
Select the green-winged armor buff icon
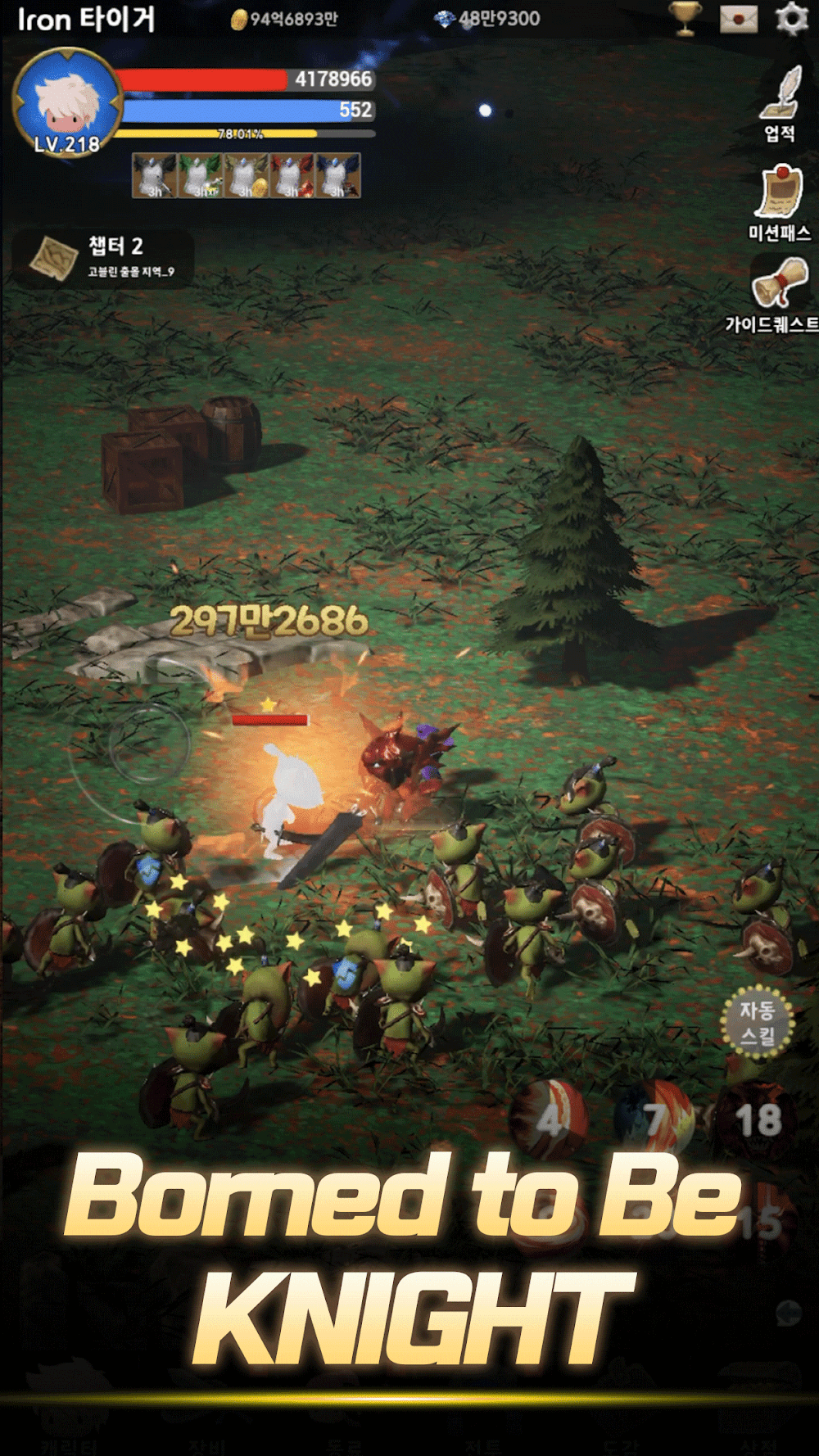point(201,175)
